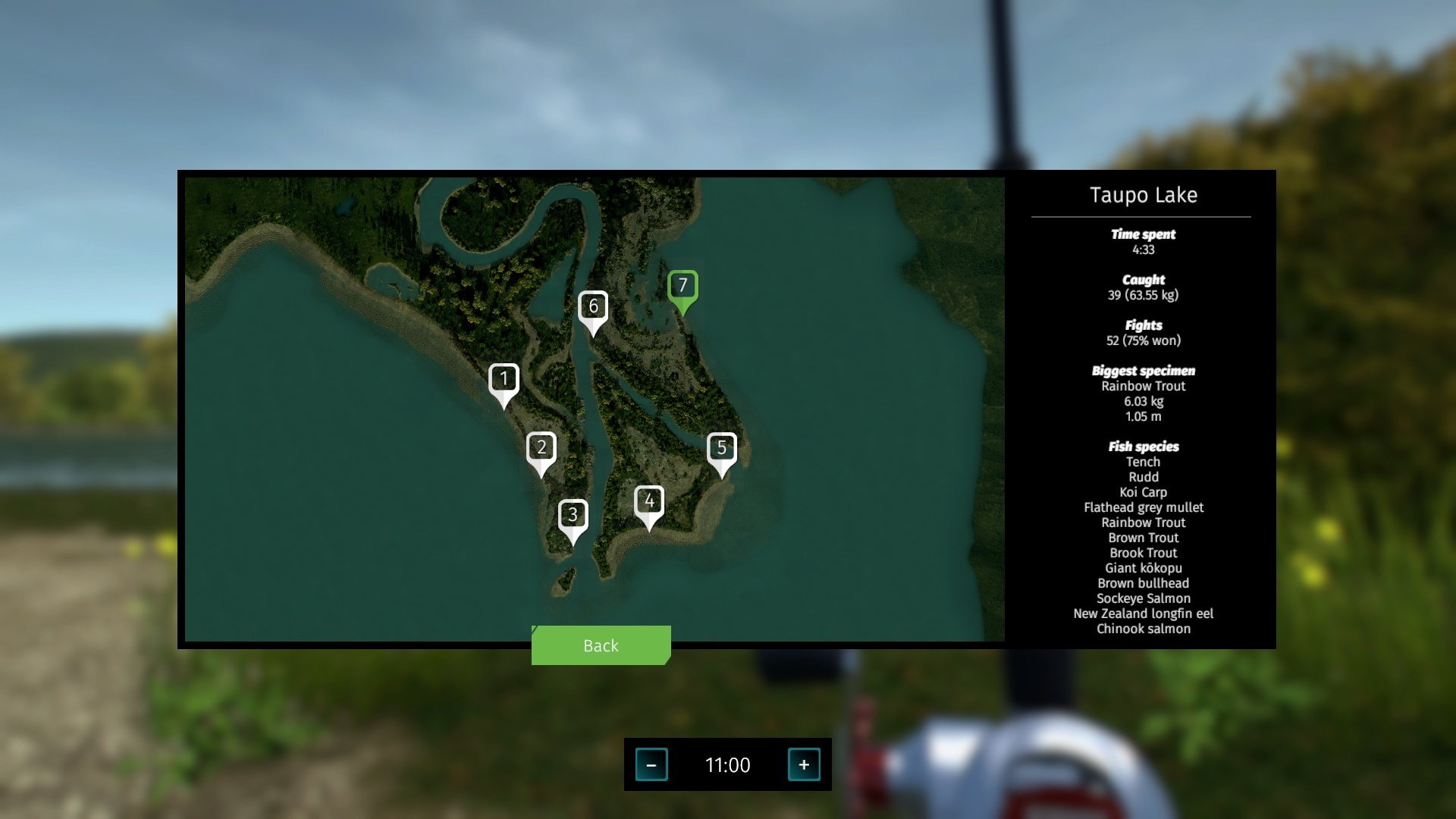Decrease the time using the minus button
This screenshot has height=819, width=1456.
(652, 765)
